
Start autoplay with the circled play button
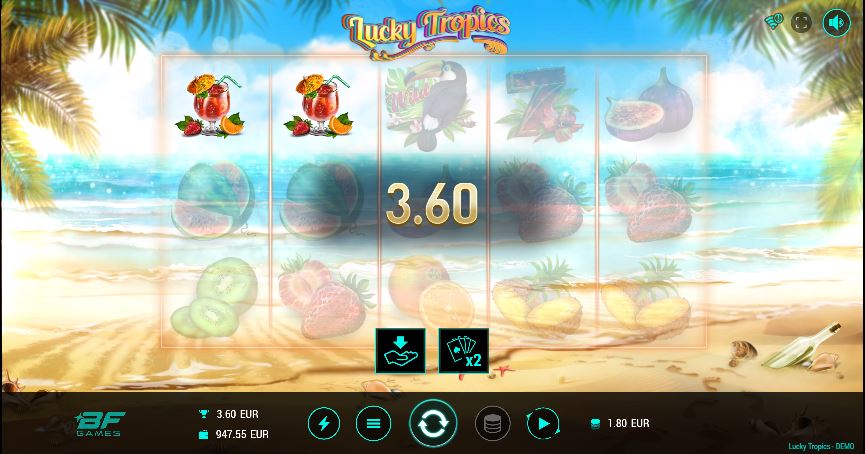point(542,423)
